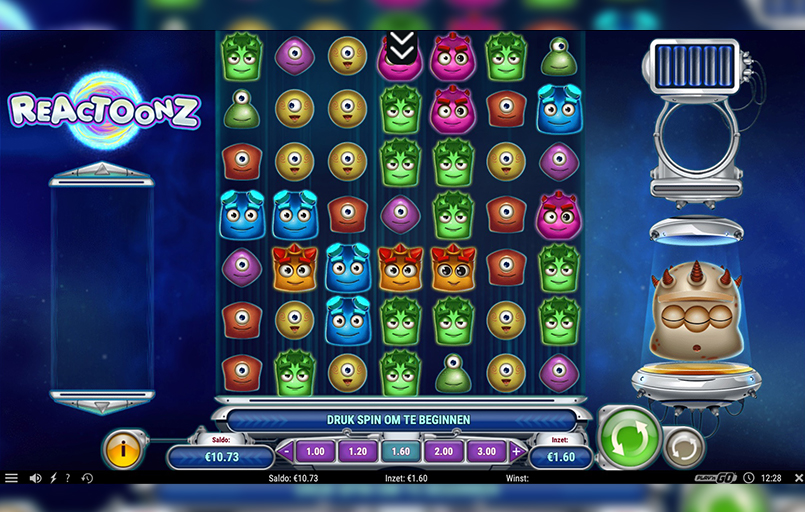805x512 pixels.
Task: Open the yellow info paytable button
Action: [x=124, y=451]
